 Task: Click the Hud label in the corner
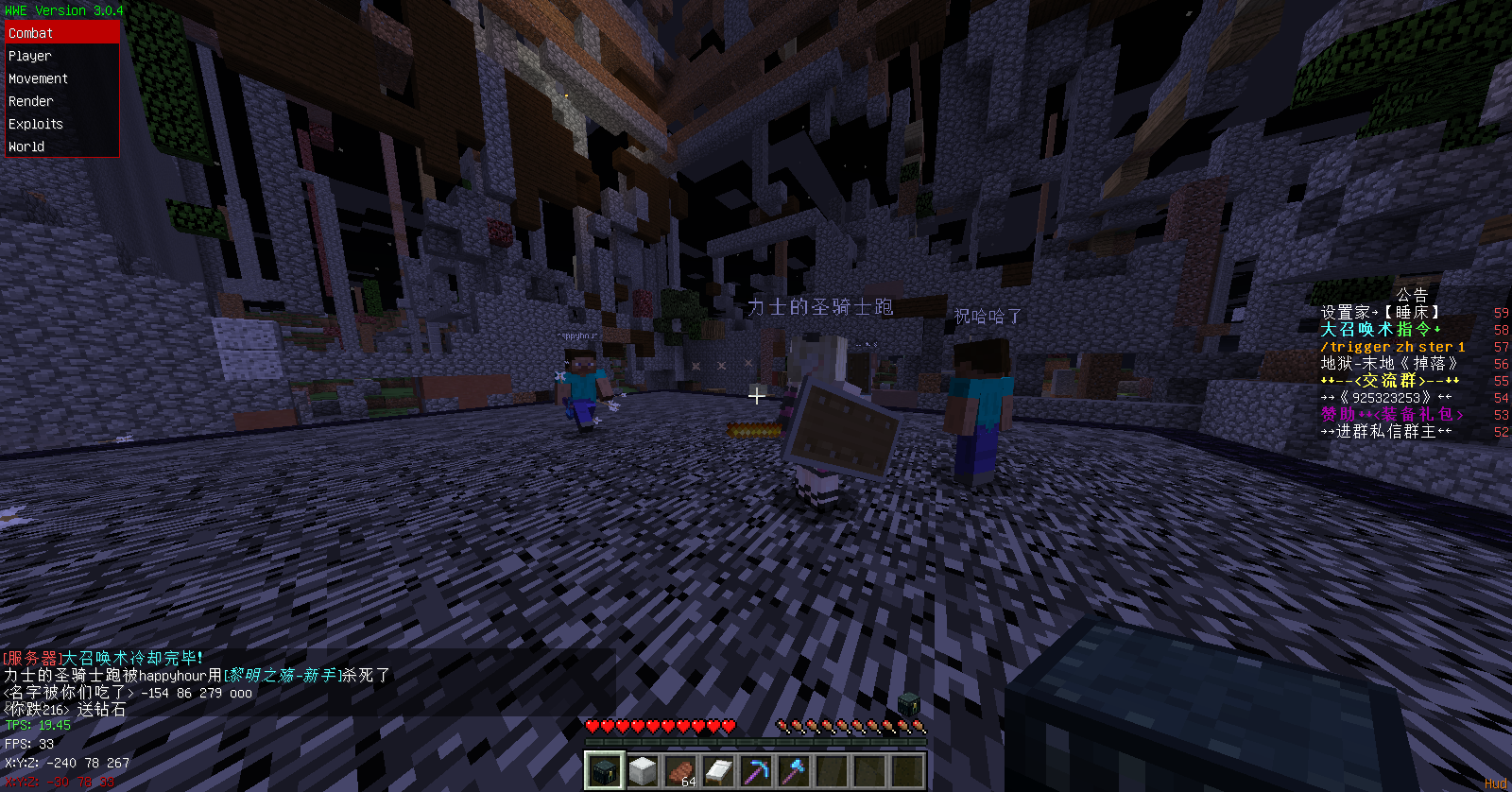[1495, 783]
